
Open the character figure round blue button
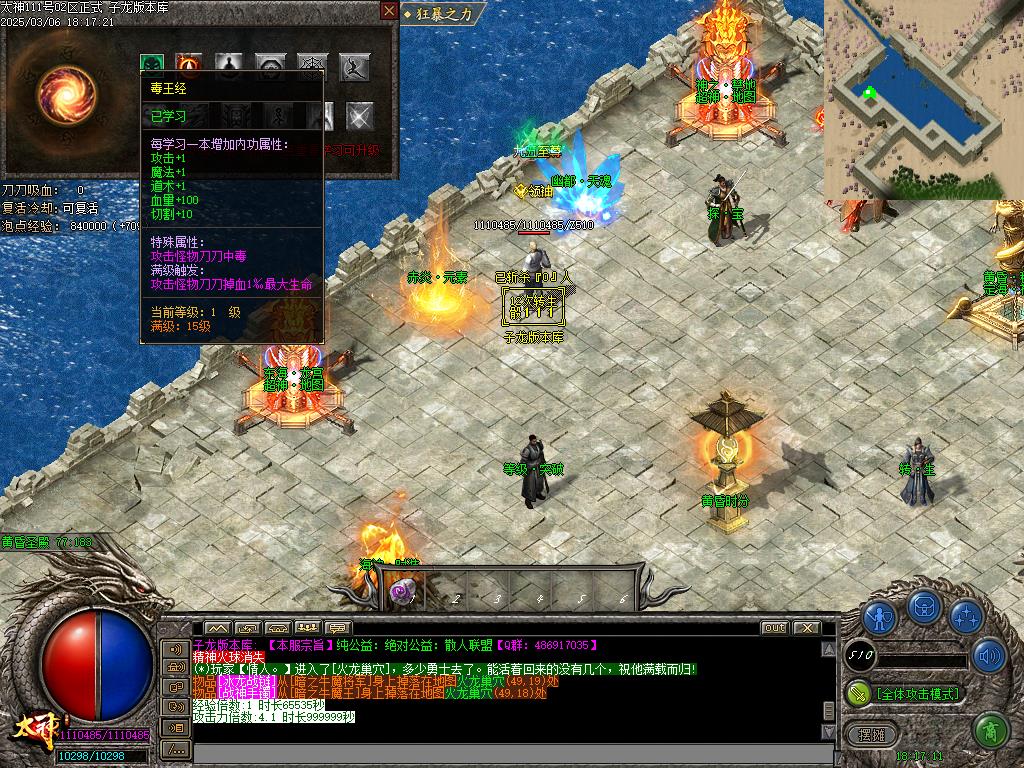[879, 617]
